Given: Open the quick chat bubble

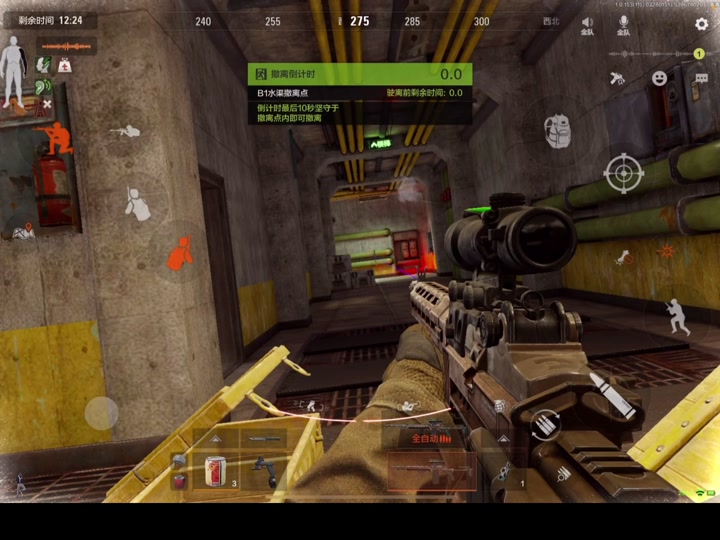Looking at the screenshot, I should tap(699, 78).
